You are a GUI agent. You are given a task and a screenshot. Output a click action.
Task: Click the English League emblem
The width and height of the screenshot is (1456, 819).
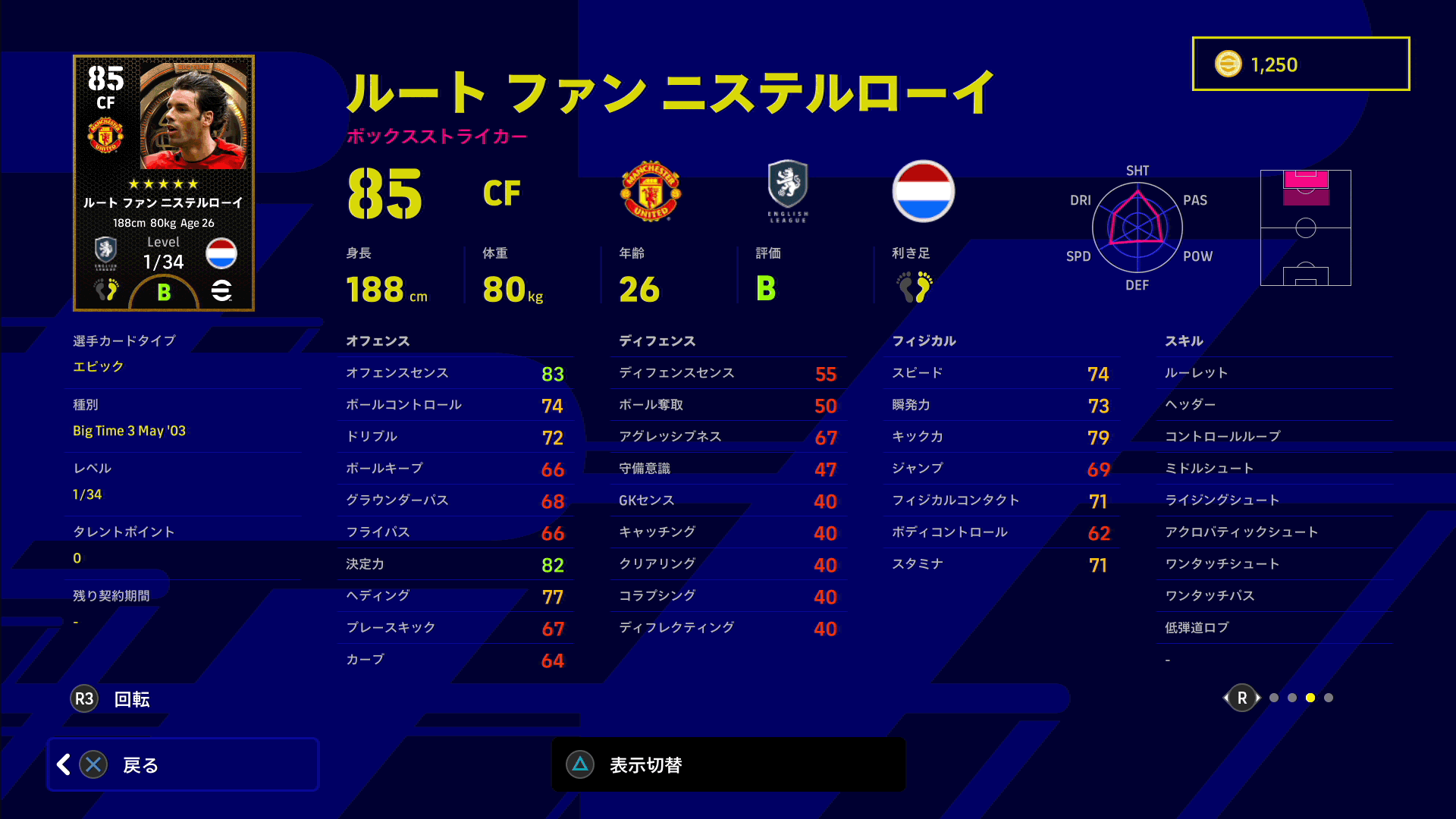tap(788, 191)
